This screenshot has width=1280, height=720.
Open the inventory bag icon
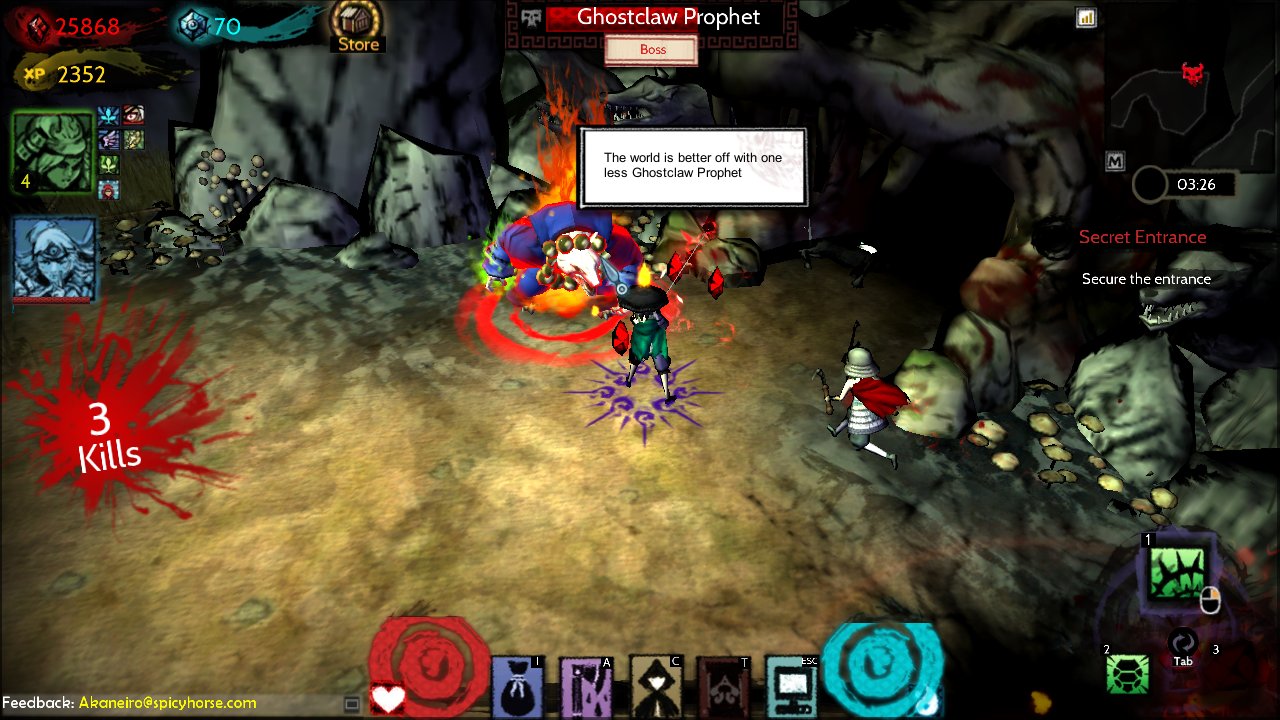pyautogui.click(x=517, y=687)
